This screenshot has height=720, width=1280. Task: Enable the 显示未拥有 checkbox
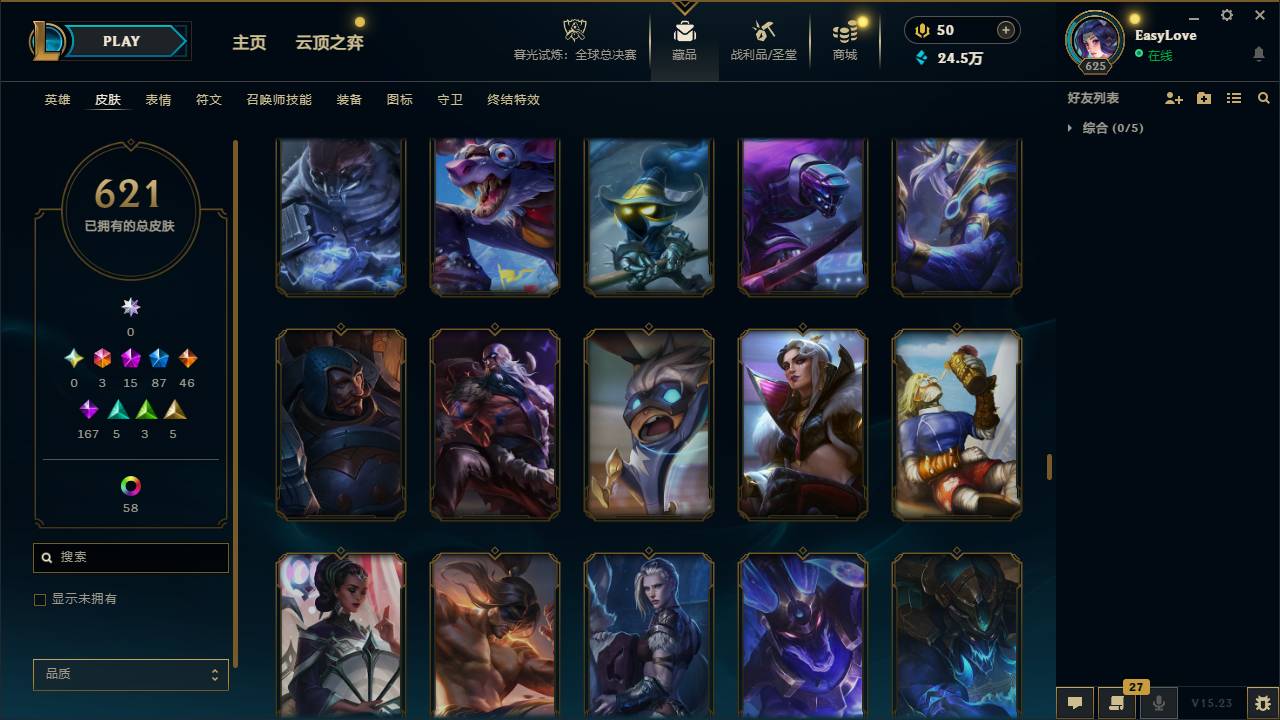[40, 599]
